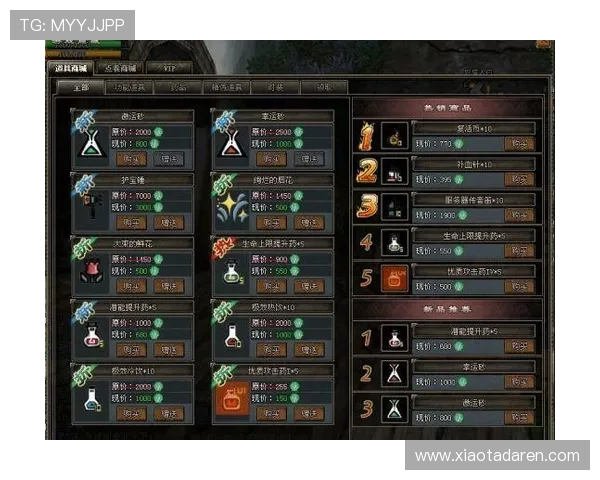600x480 pixels.
Task: Open the VIP shop tab
Action: pos(169,68)
